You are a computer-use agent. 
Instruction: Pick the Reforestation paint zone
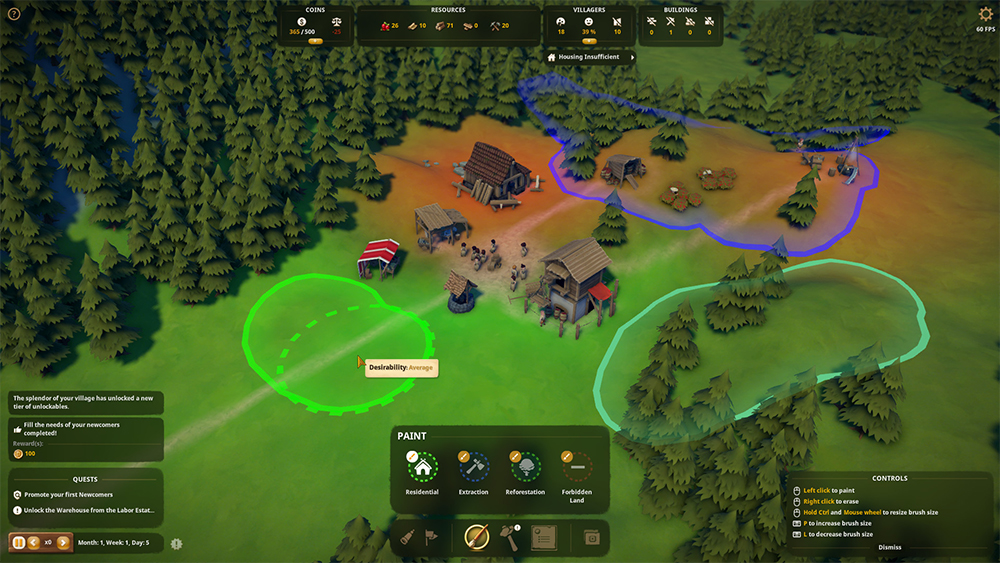click(525, 466)
